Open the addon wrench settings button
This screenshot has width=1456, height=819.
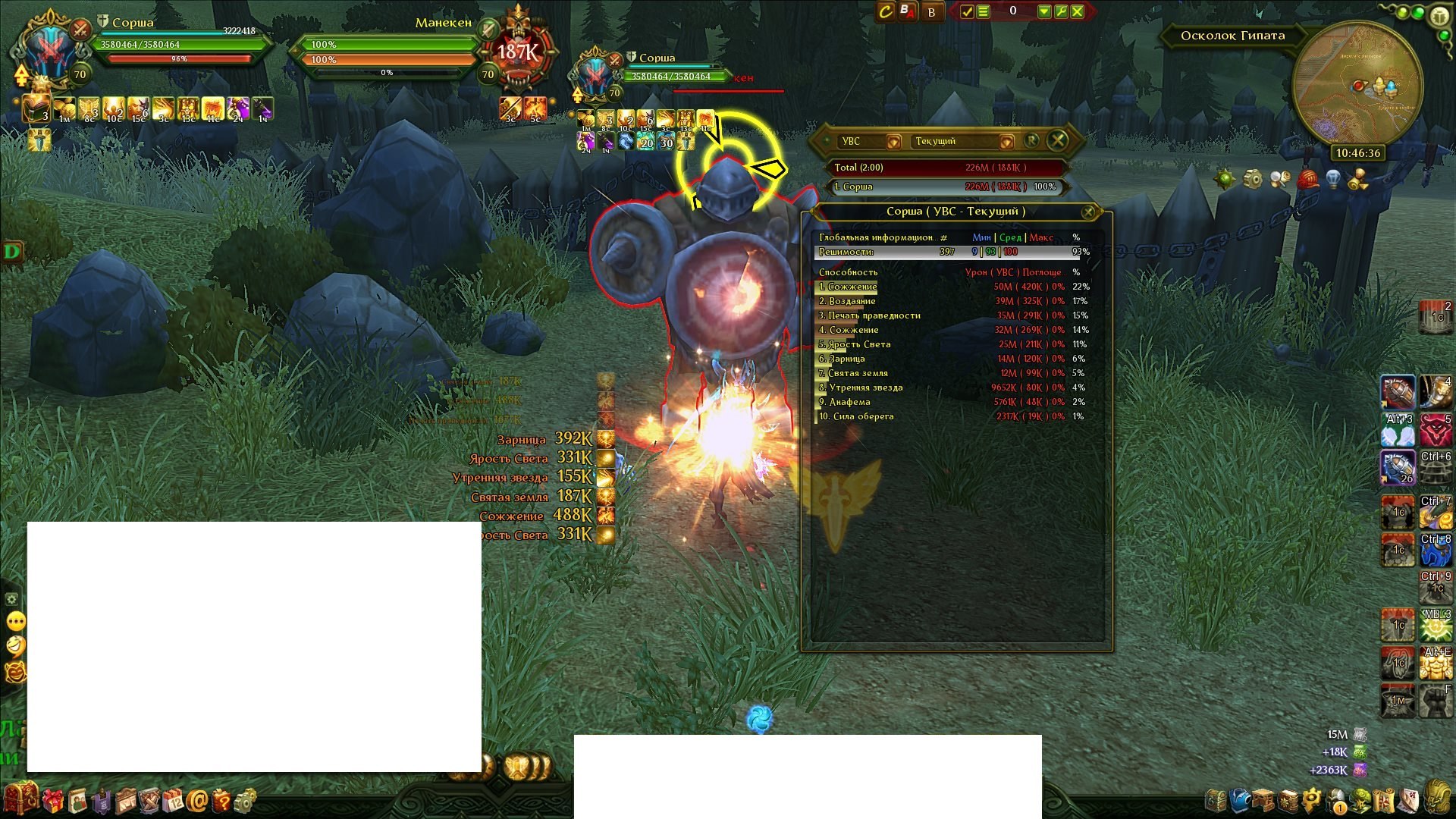click(x=1061, y=11)
